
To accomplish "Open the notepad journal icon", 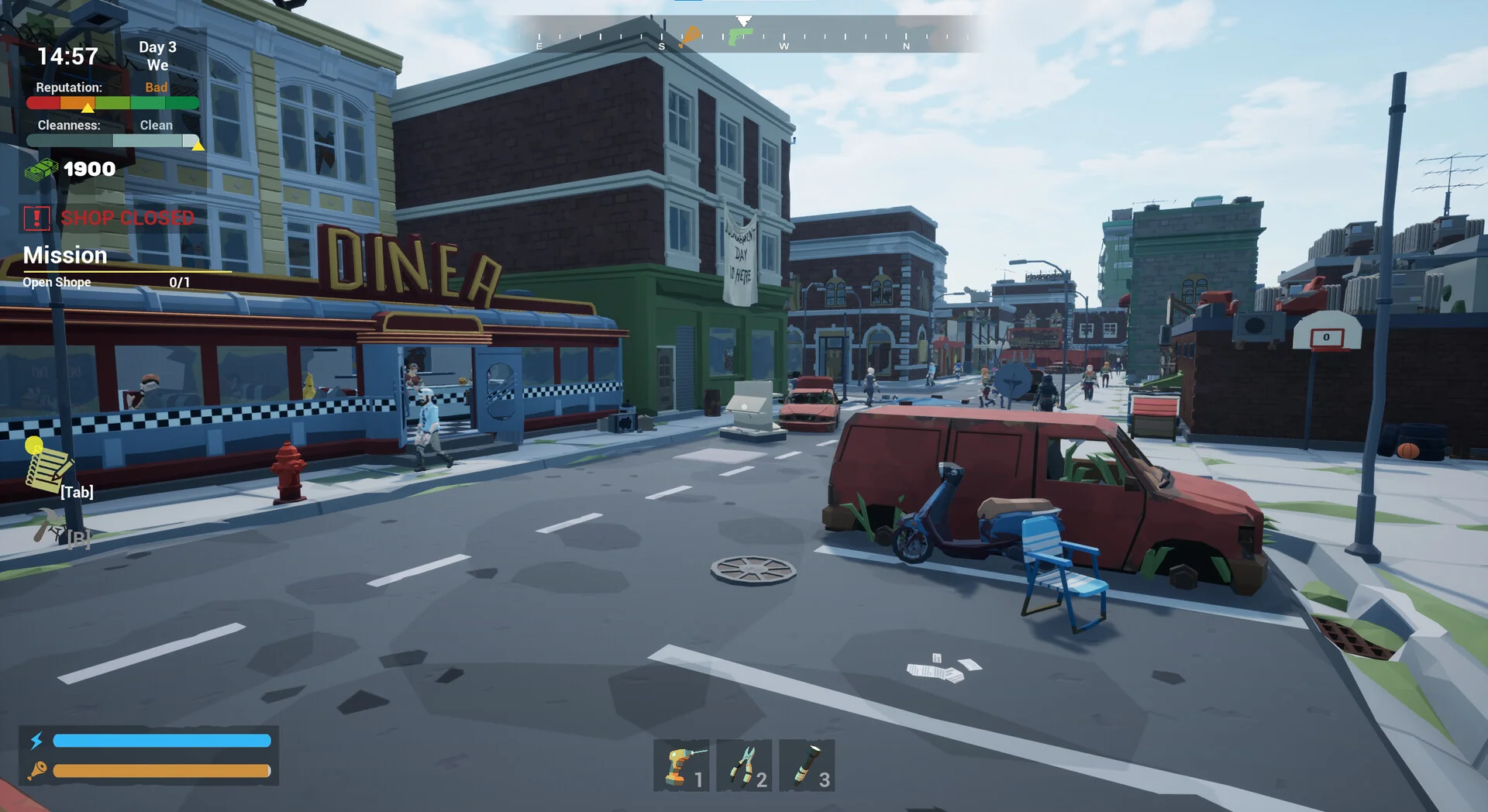I will point(48,467).
